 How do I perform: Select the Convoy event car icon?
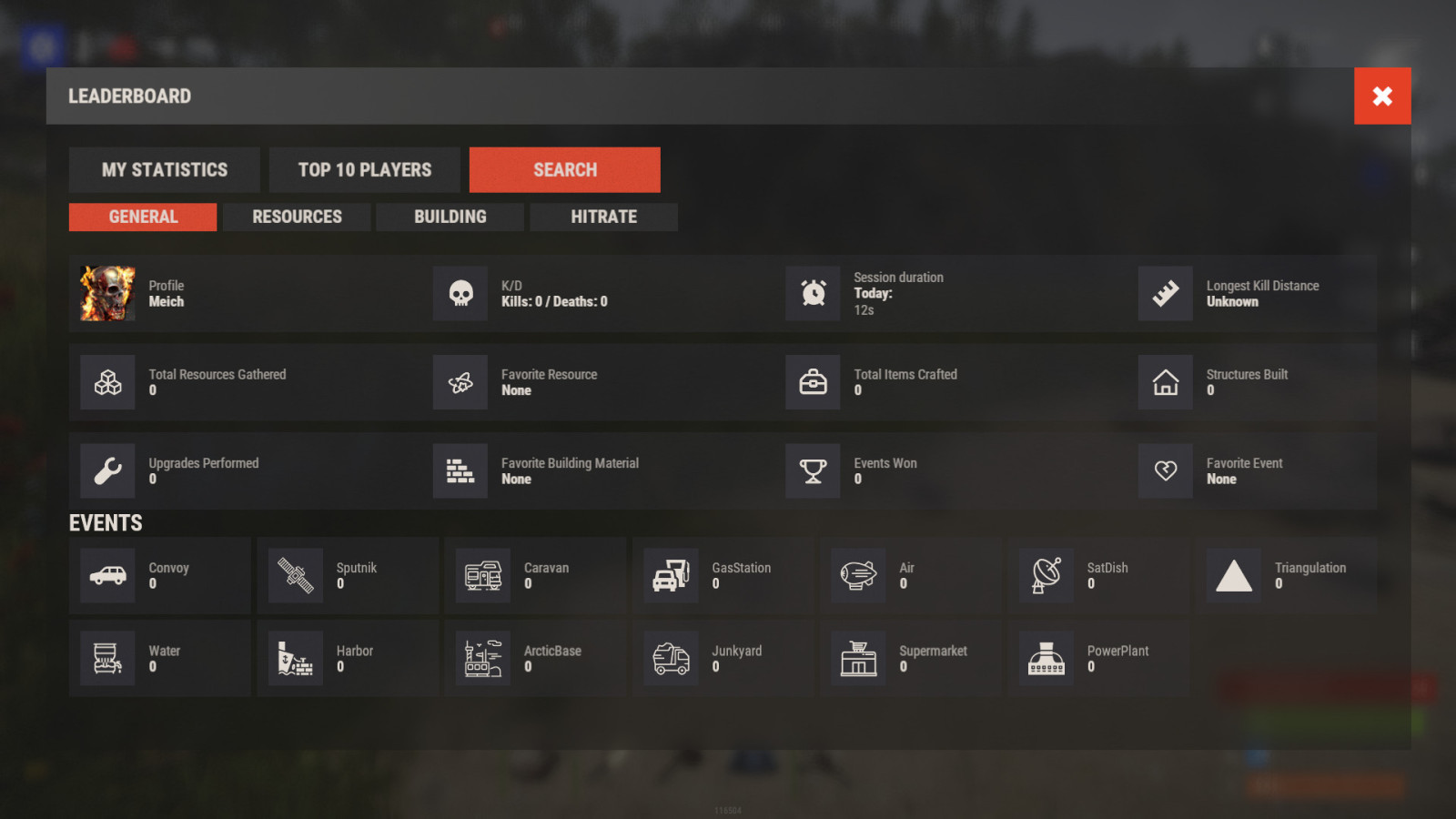107,575
